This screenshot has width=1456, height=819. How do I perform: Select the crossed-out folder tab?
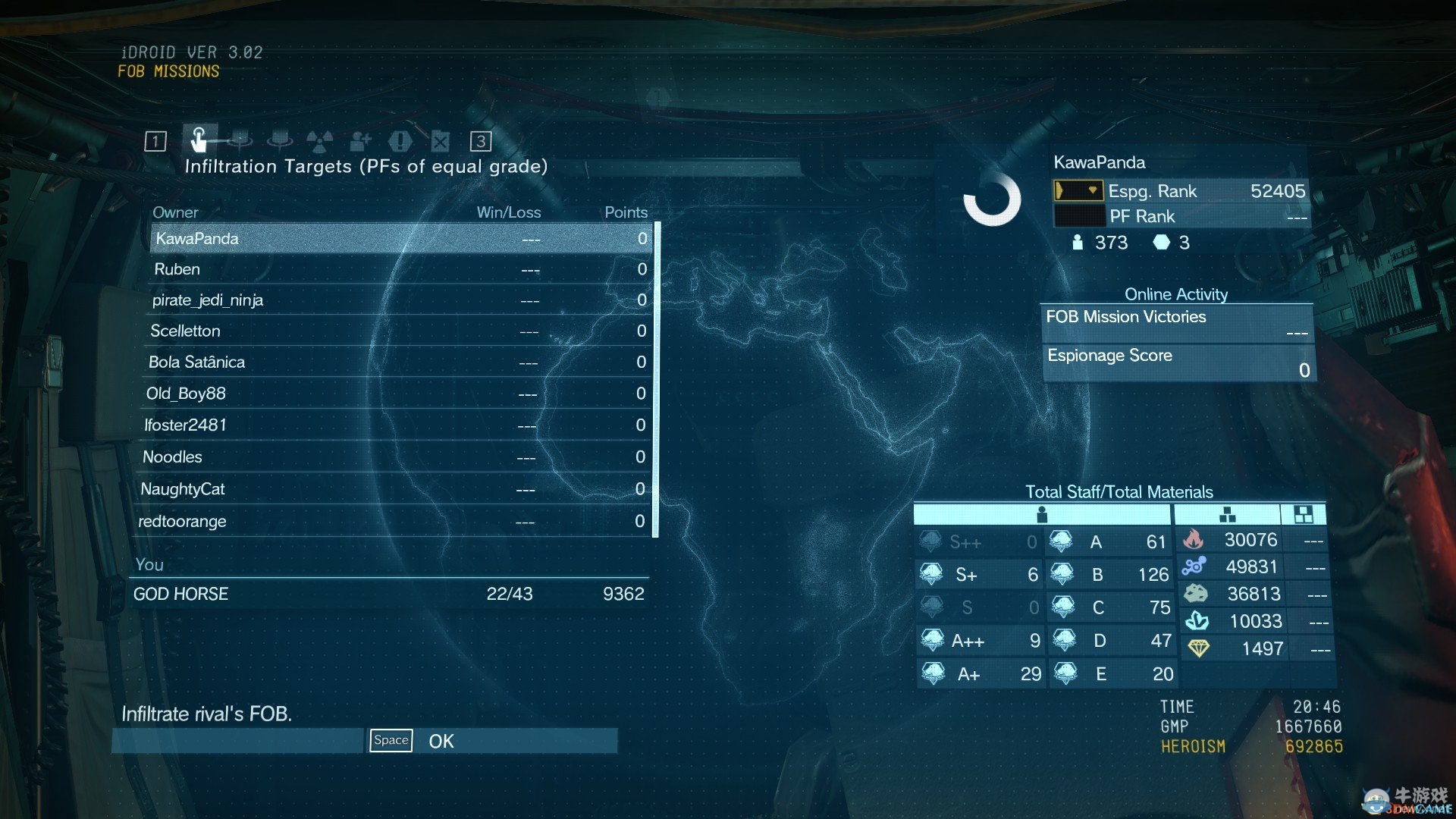[441, 141]
